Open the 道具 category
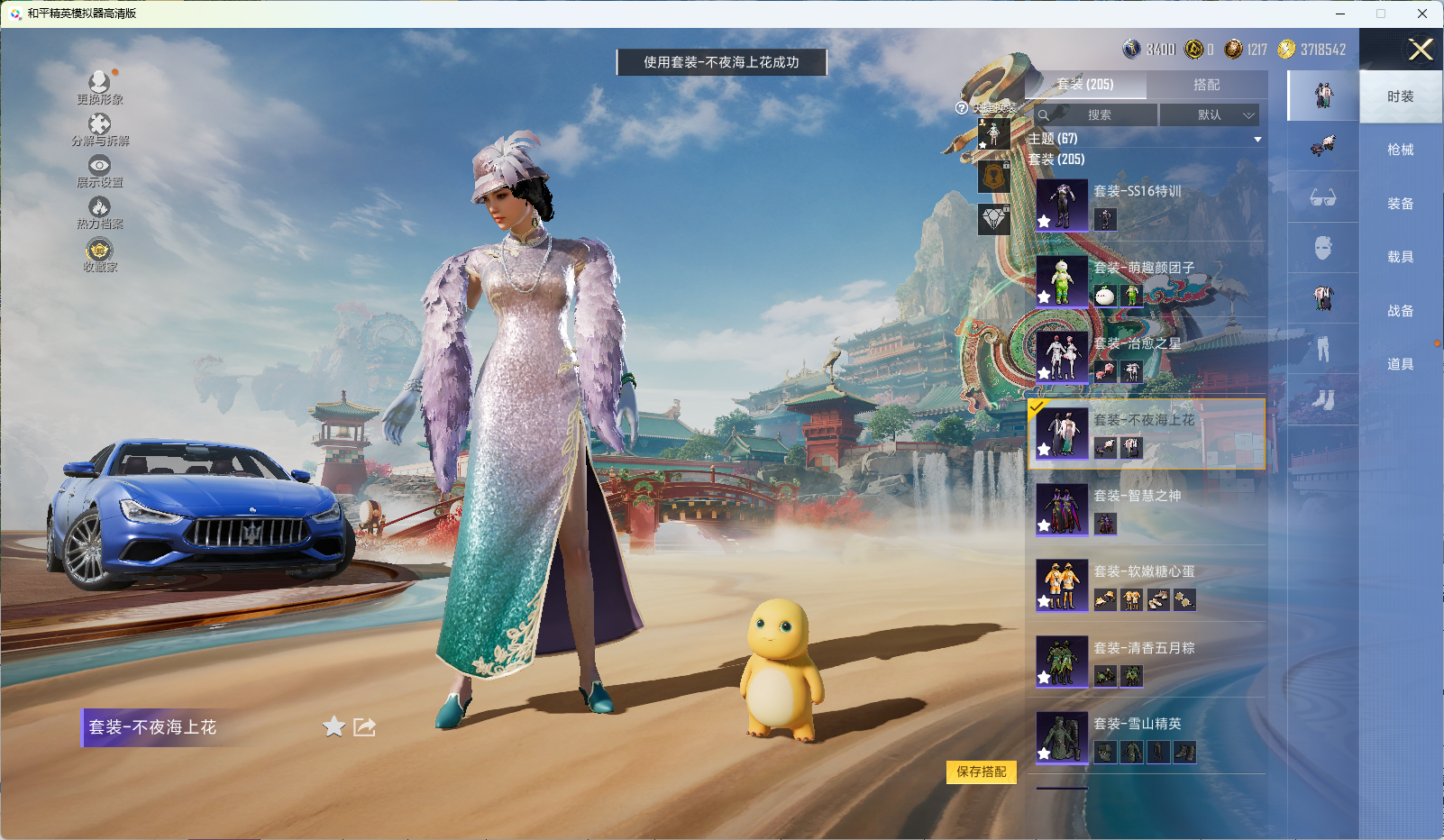1444x840 pixels. click(1400, 364)
